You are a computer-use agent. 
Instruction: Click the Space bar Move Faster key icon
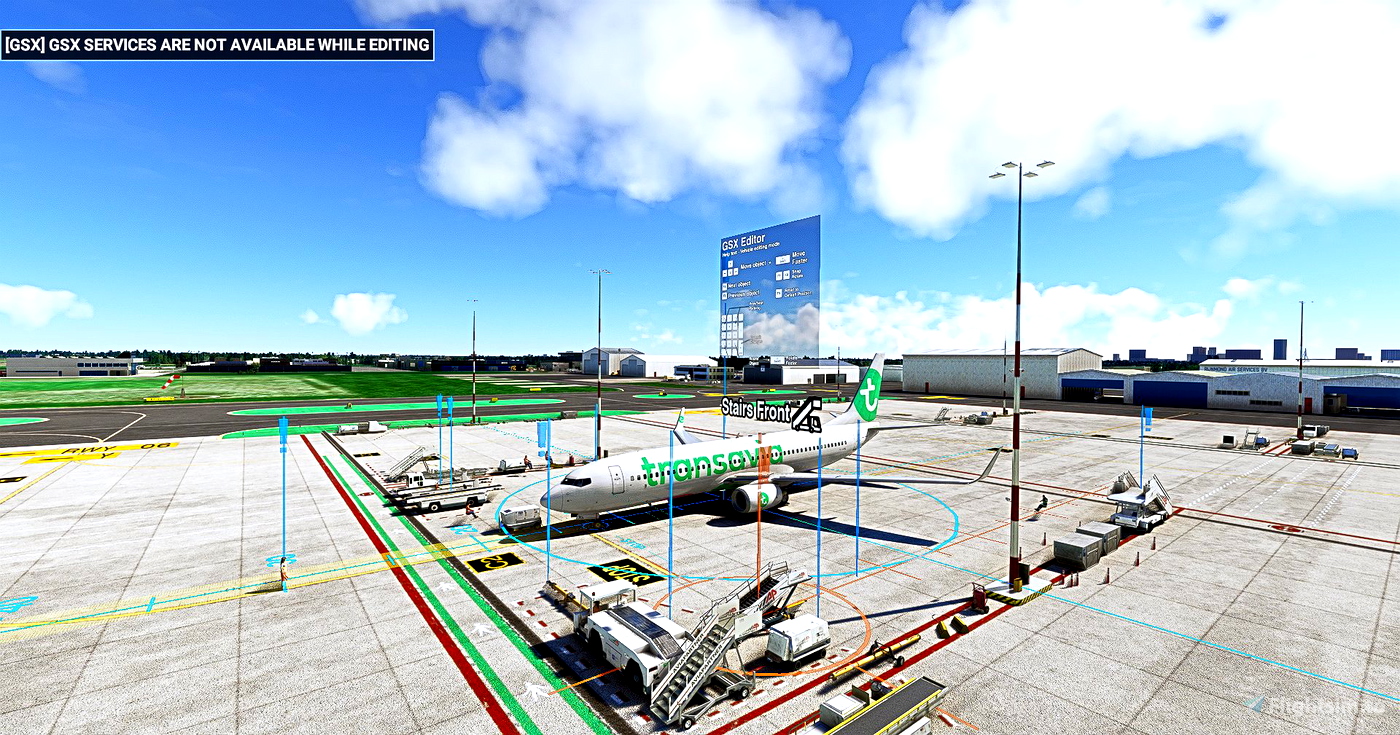(783, 258)
